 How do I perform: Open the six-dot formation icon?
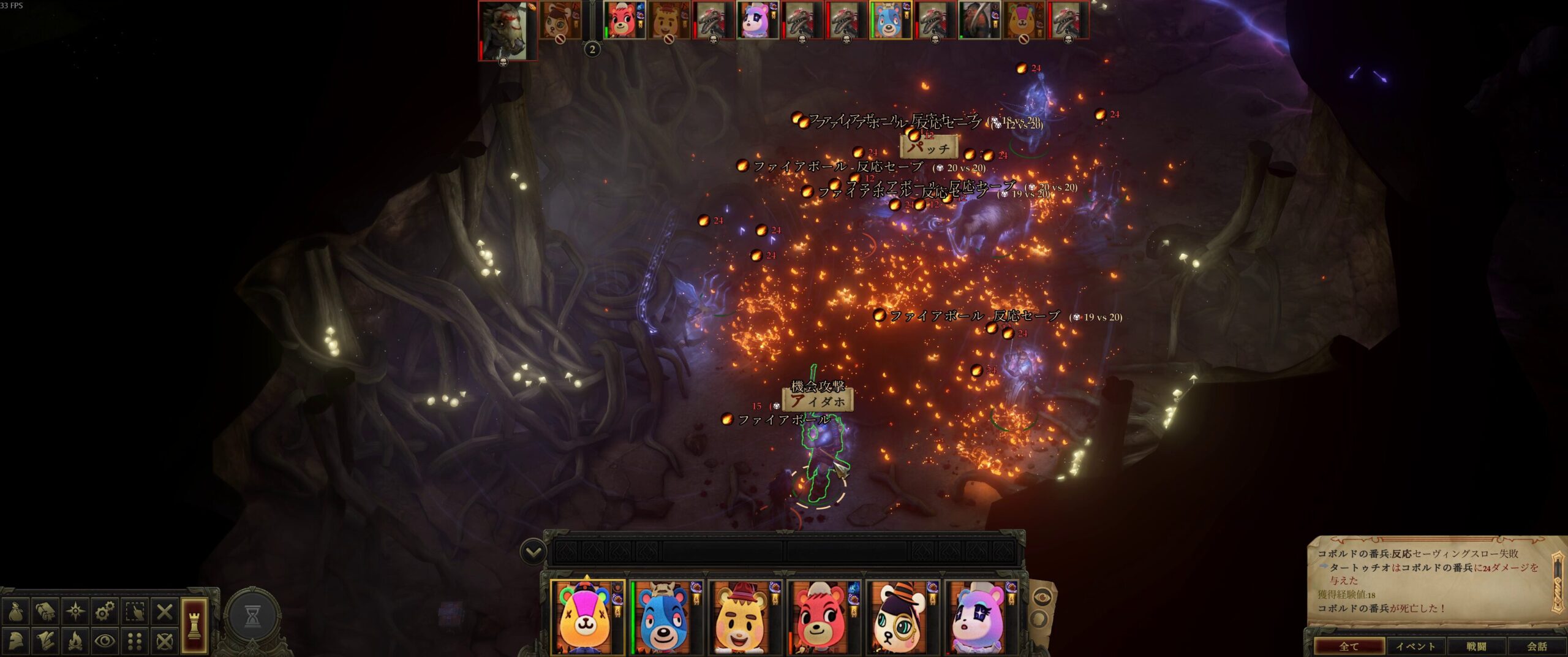click(x=135, y=641)
